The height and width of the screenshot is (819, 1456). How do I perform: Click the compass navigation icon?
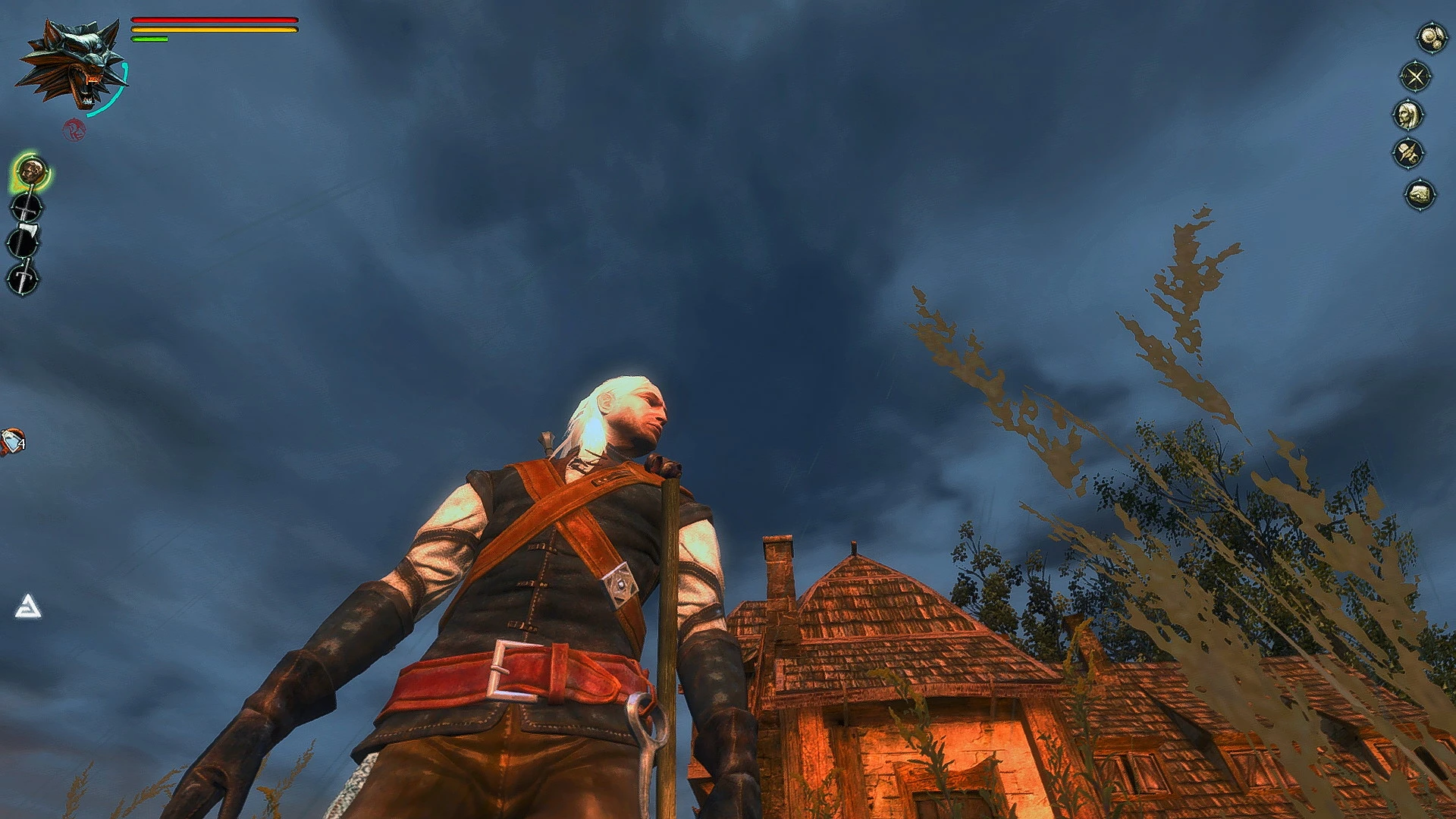(x=1415, y=76)
